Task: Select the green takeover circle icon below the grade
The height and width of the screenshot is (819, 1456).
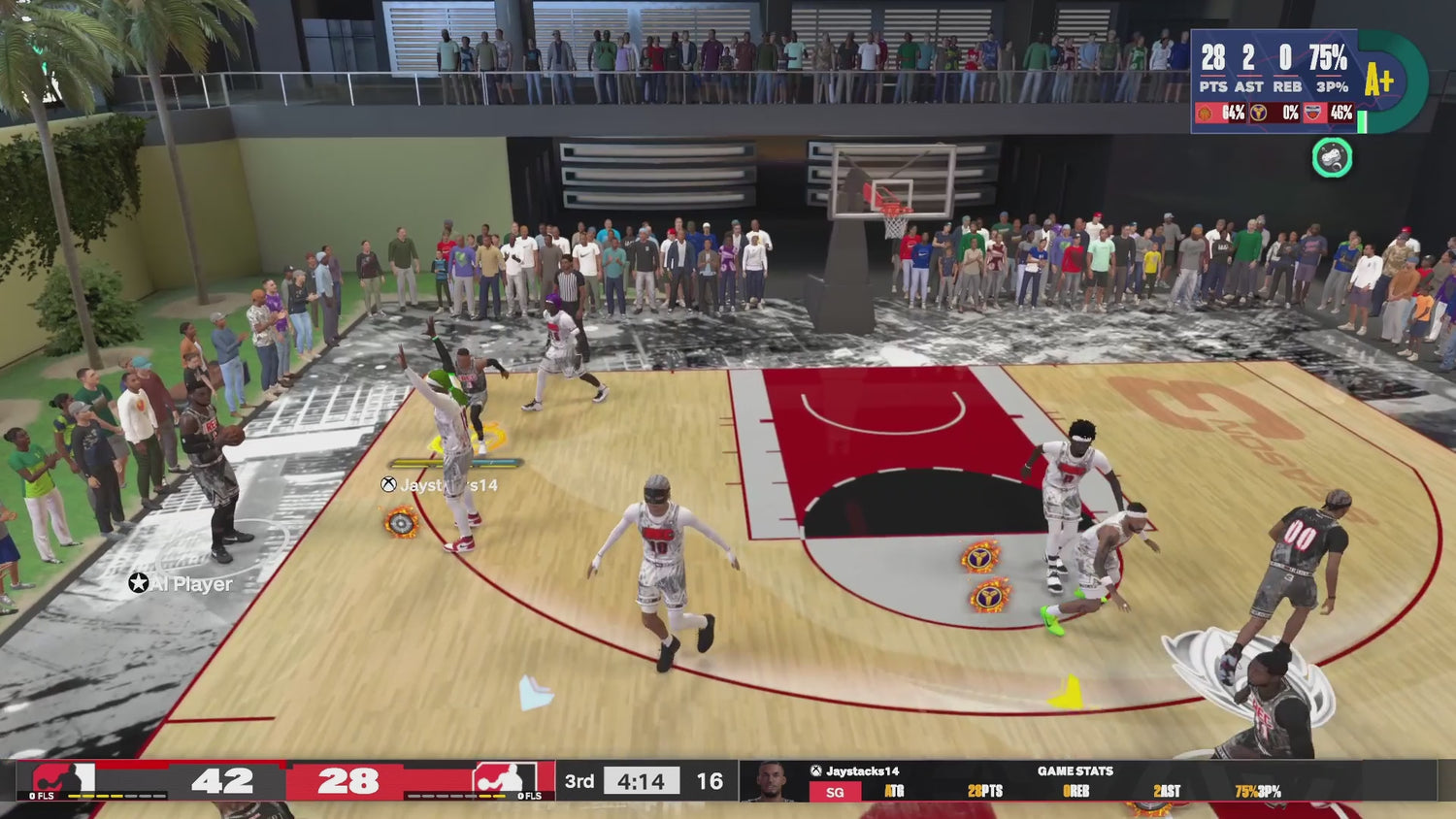Action: click(1332, 157)
